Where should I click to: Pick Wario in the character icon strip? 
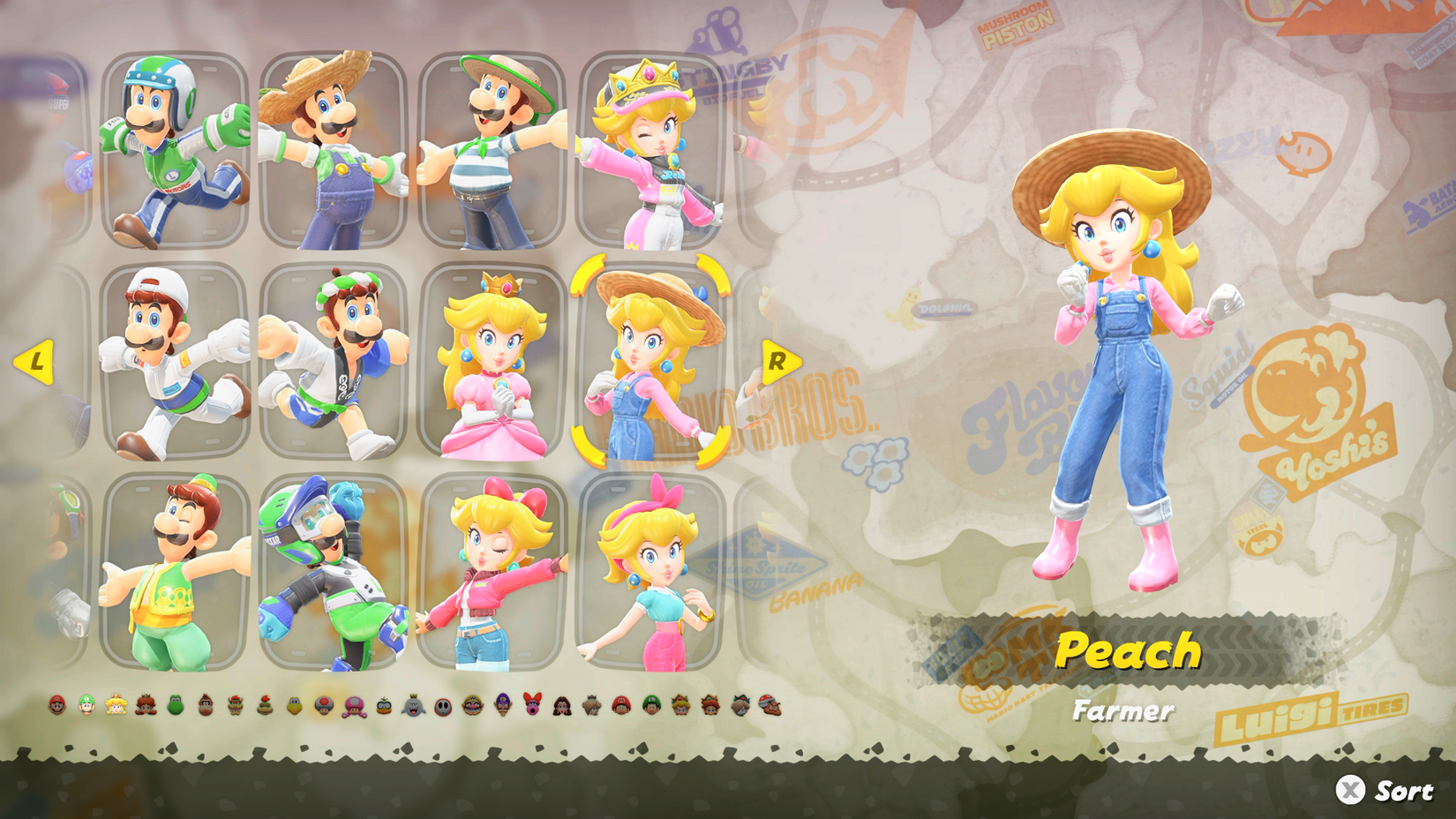(x=472, y=706)
